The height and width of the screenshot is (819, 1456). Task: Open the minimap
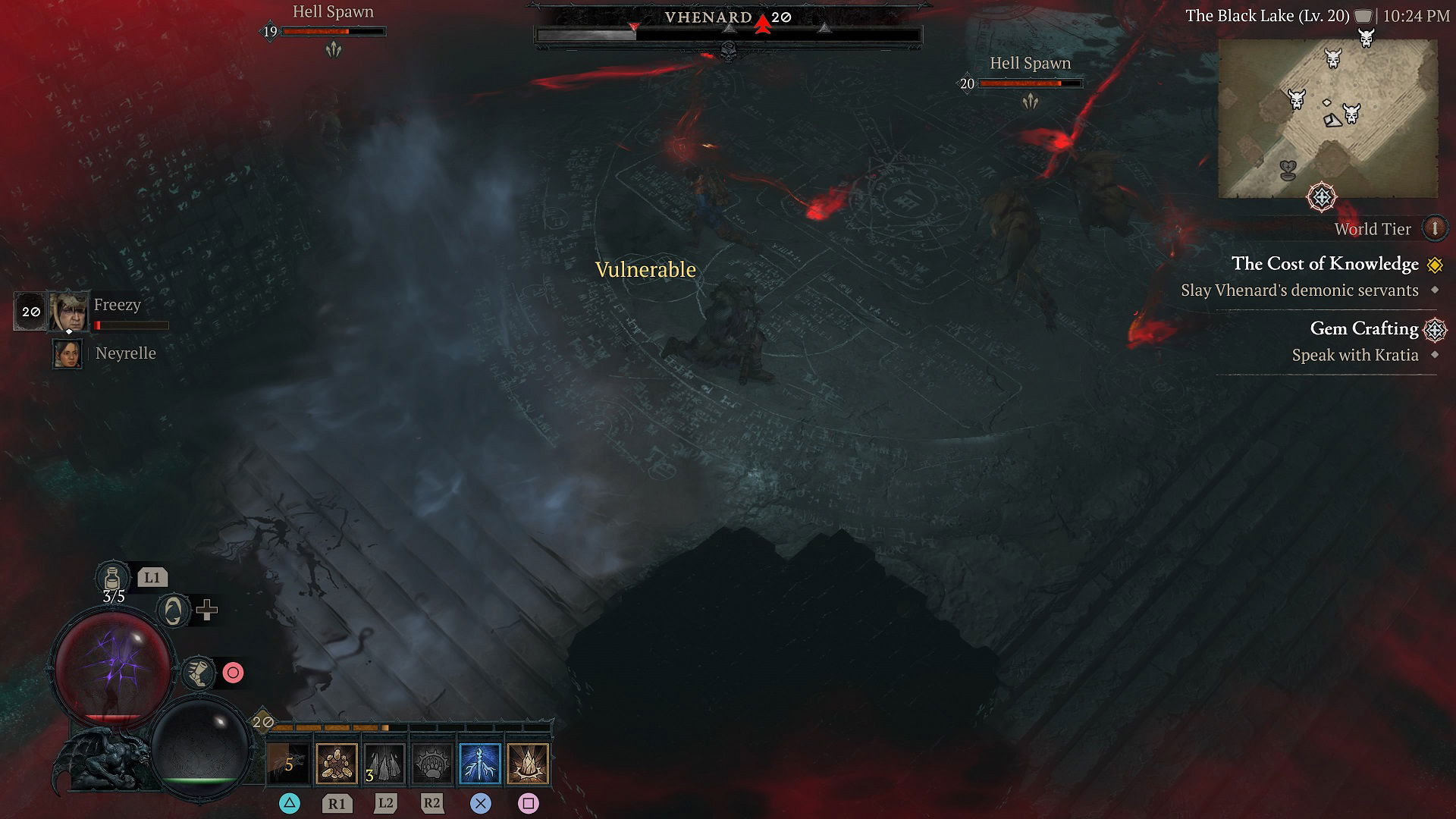(x=1327, y=118)
